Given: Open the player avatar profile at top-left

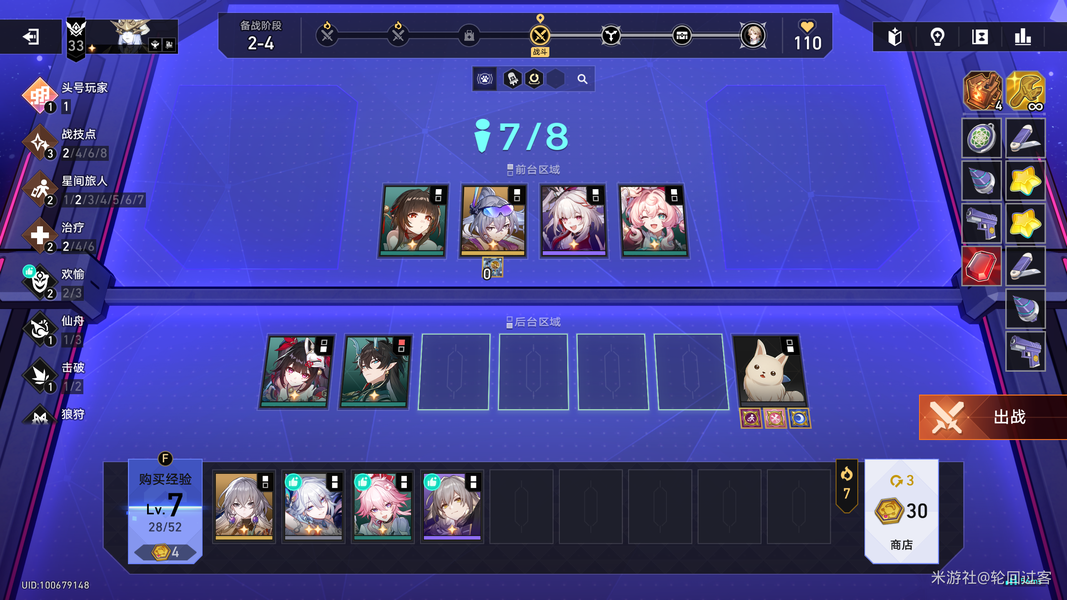Looking at the screenshot, I should point(131,36).
